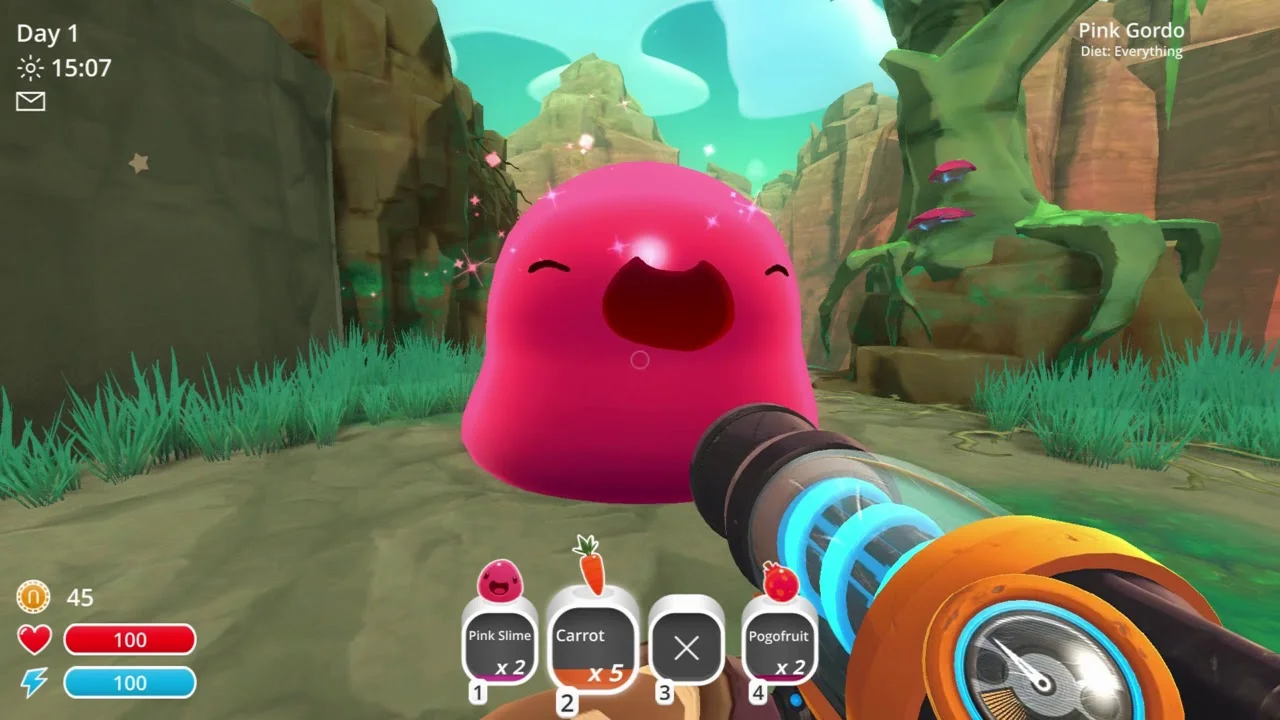
Task: Select the Pink Slime inventory icon
Action: point(500,582)
